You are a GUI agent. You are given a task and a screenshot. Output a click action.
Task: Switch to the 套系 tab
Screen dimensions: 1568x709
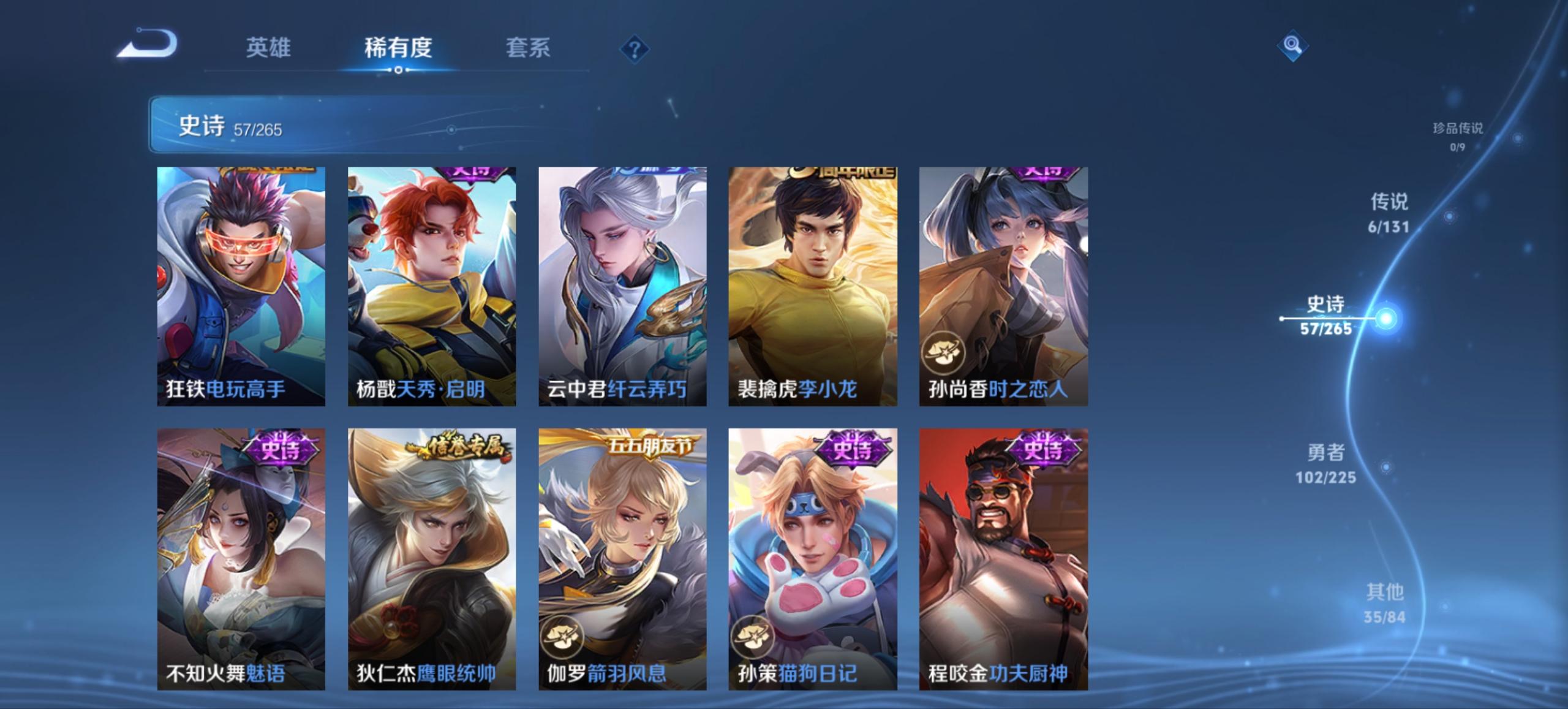[527, 48]
